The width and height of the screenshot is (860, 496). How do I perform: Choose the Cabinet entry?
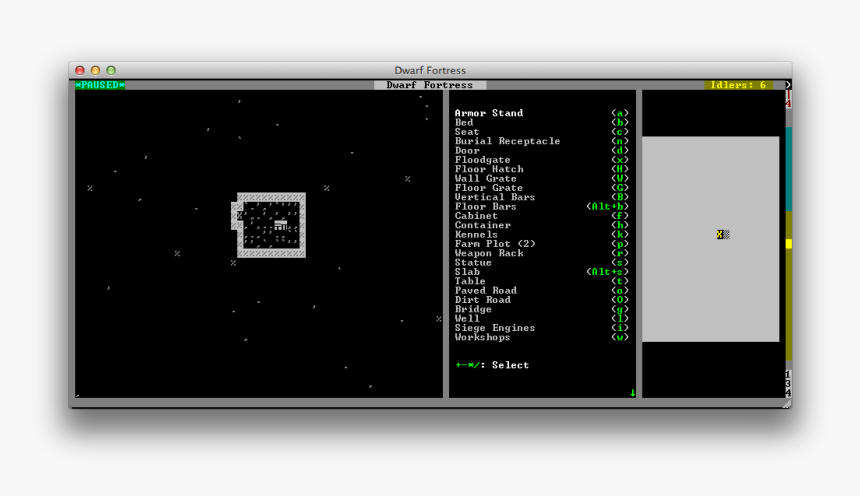click(x=476, y=216)
